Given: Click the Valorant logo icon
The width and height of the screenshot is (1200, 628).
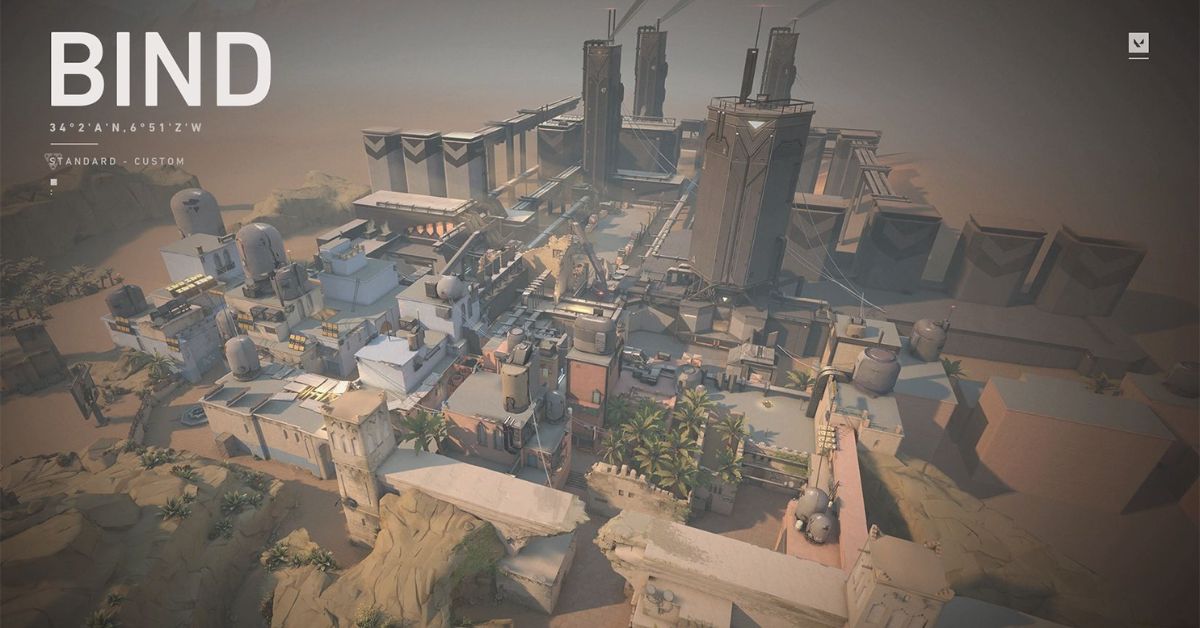Looking at the screenshot, I should tap(1138, 43).
